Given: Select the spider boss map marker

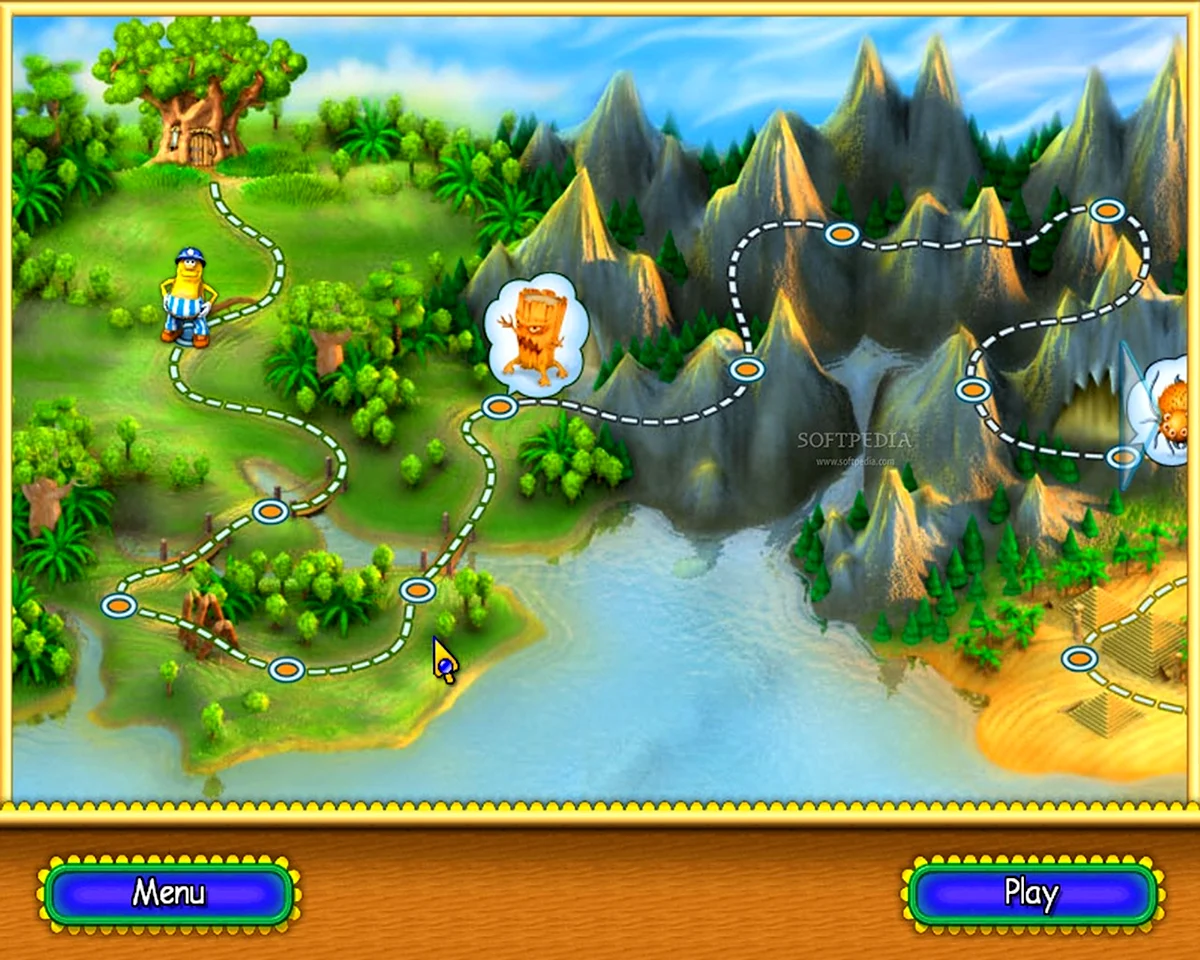Looking at the screenshot, I should tap(1165, 412).
